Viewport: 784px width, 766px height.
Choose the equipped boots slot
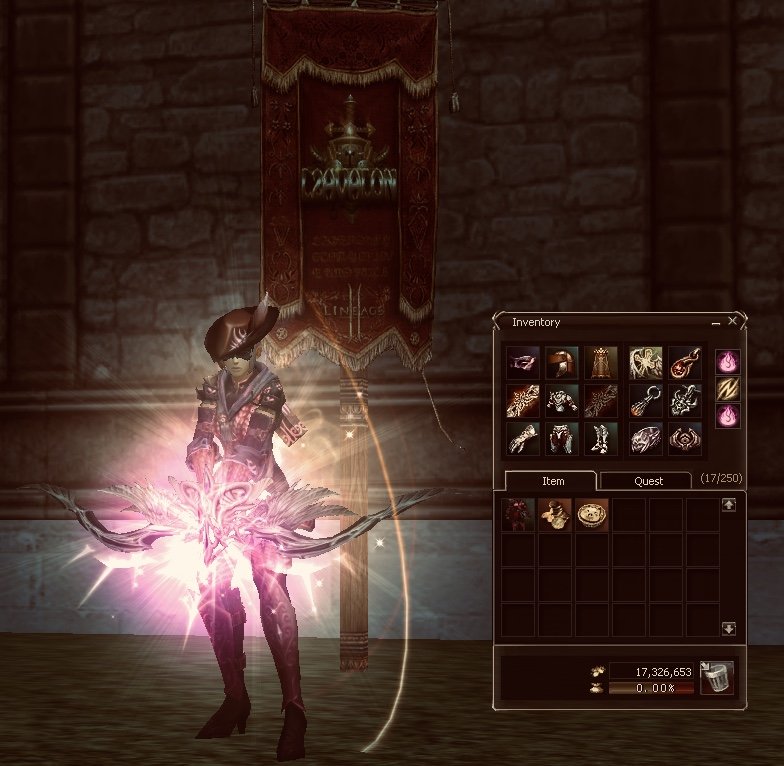(x=600, y=438)
